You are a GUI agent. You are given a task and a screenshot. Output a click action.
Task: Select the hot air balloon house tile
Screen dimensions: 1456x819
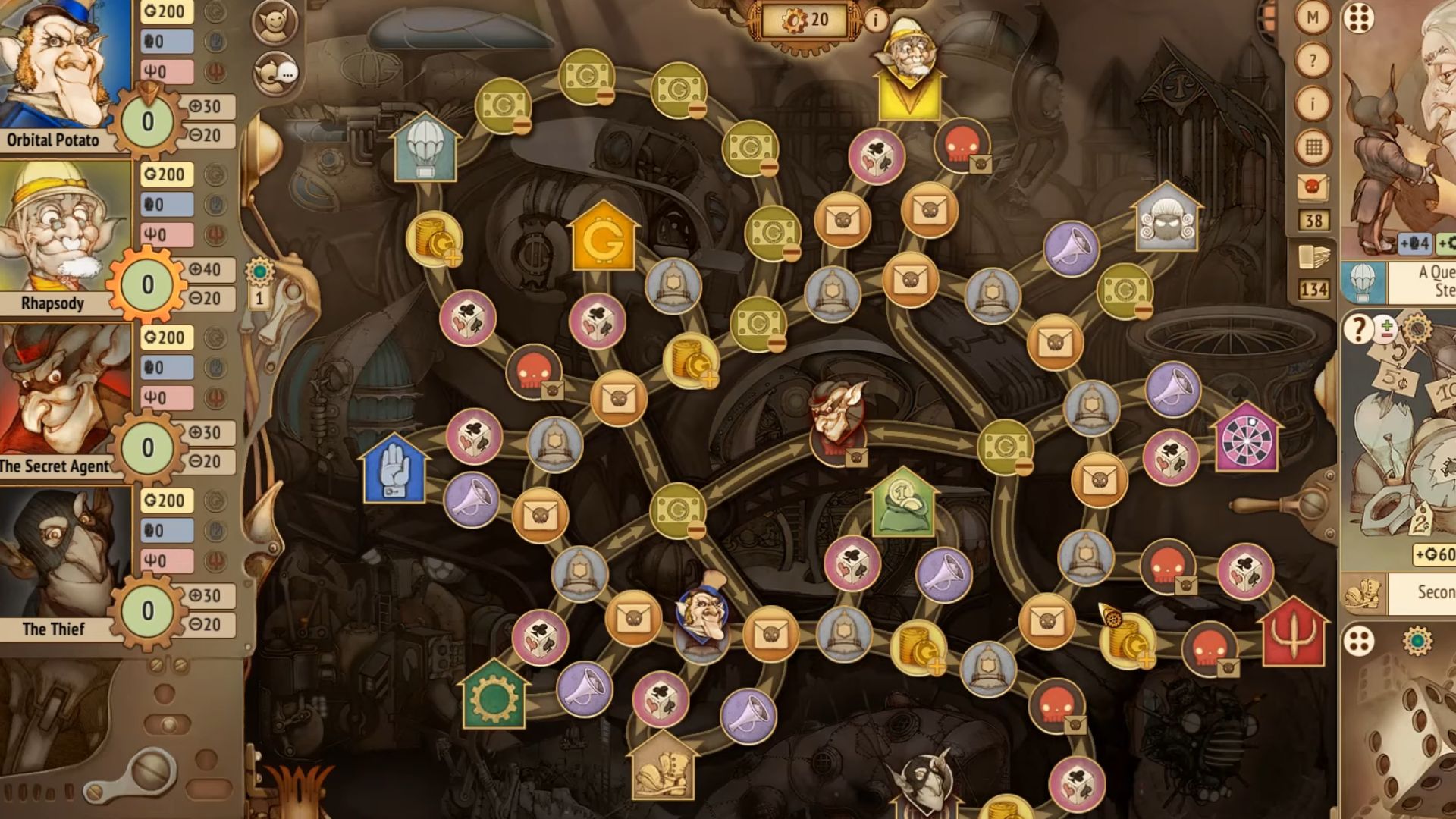[x=425, y=149]
